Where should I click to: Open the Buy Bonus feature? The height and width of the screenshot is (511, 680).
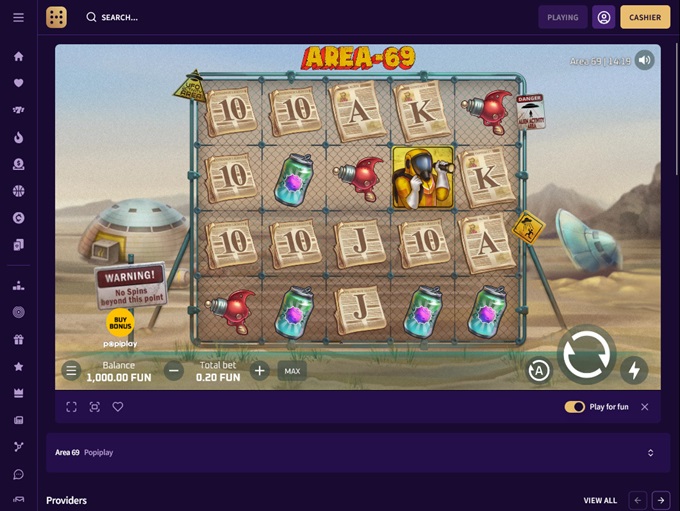(120, 323)
